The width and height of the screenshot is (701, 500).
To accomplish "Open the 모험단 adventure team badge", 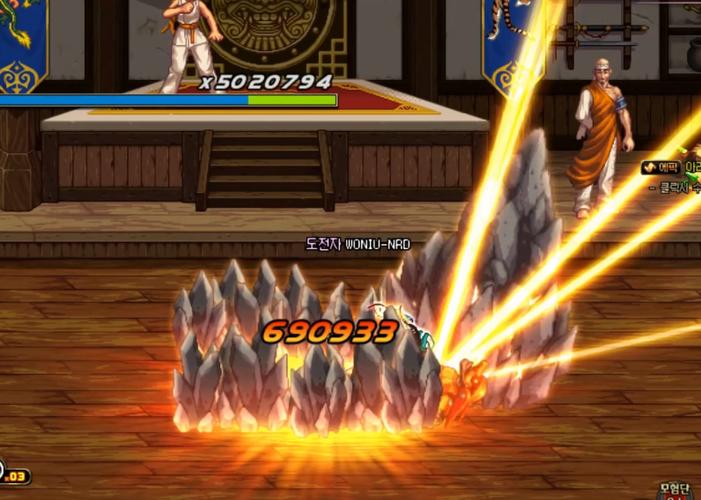I will 674,490.
